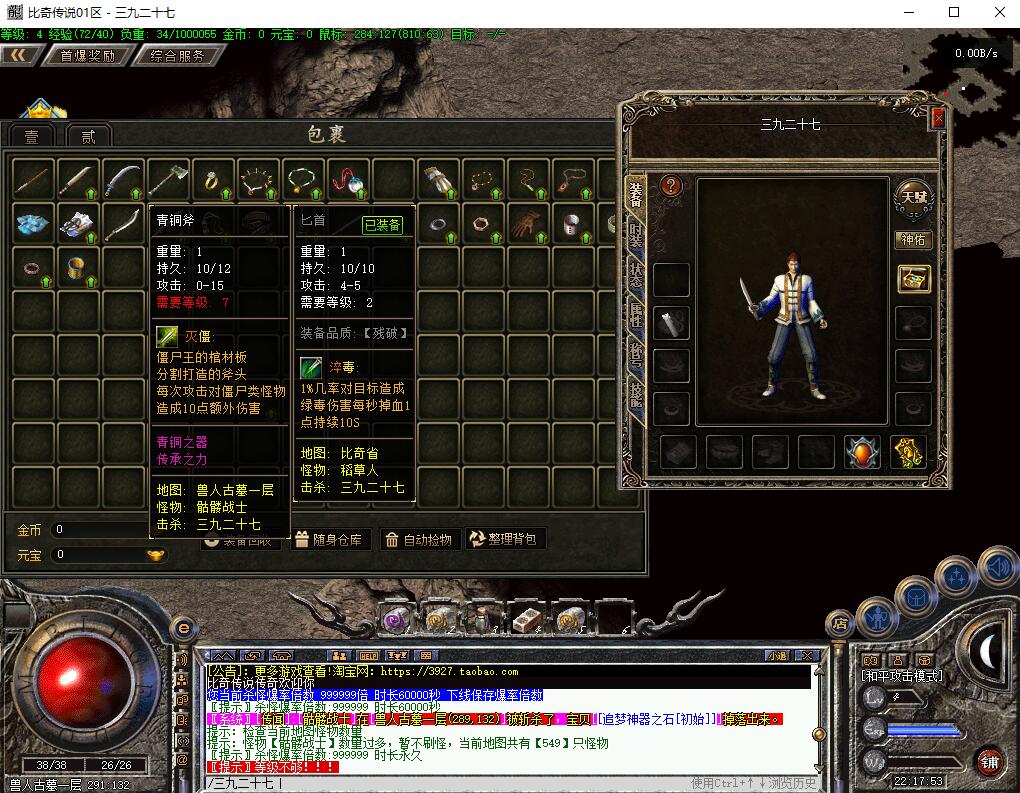Maximize the game window
Image resolution: width=1020 pixels, height=793 pixels.
(954, 13)
